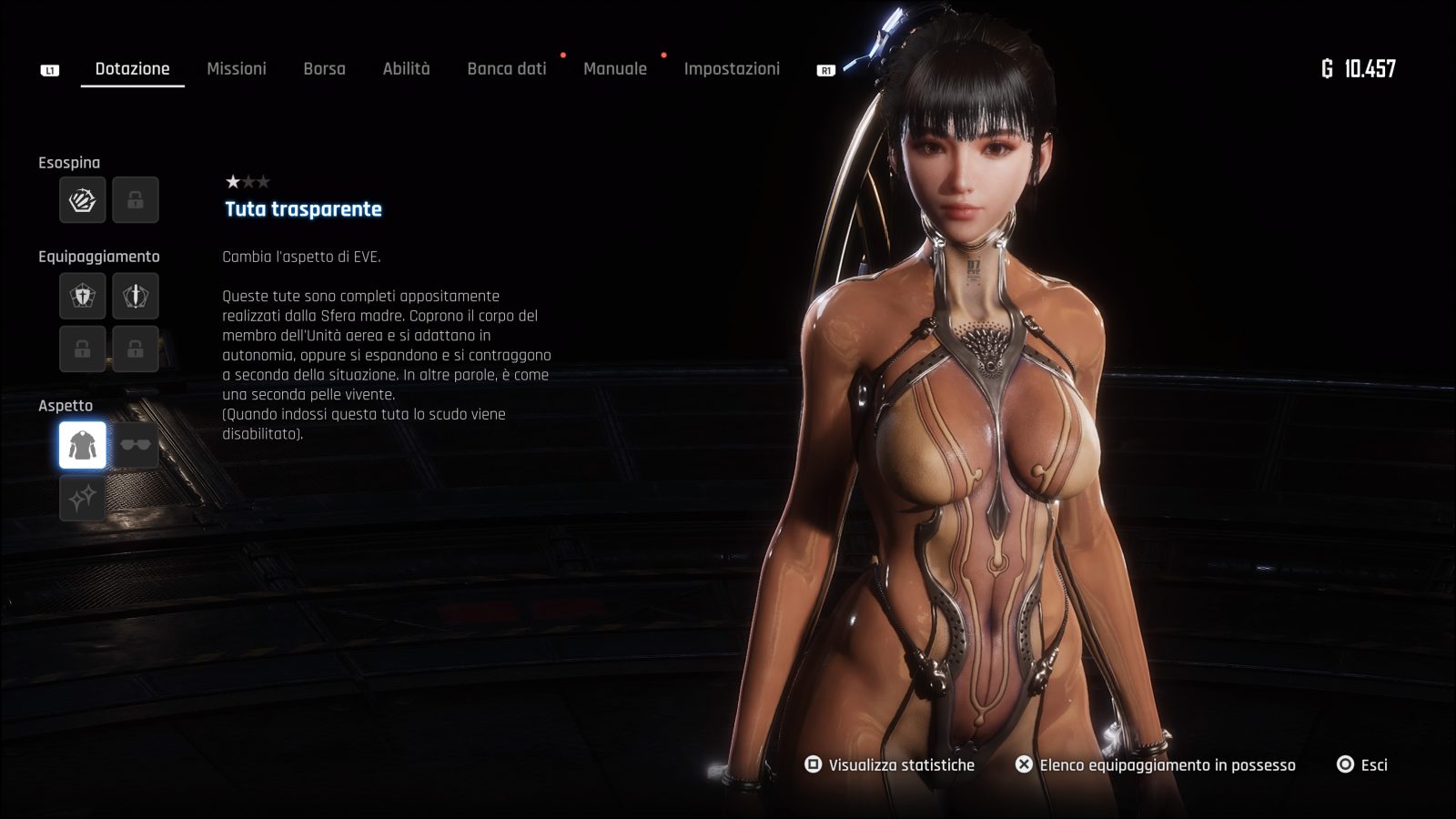
Task: Exit the menu with Esci
Action: (x=1362, y=765)
